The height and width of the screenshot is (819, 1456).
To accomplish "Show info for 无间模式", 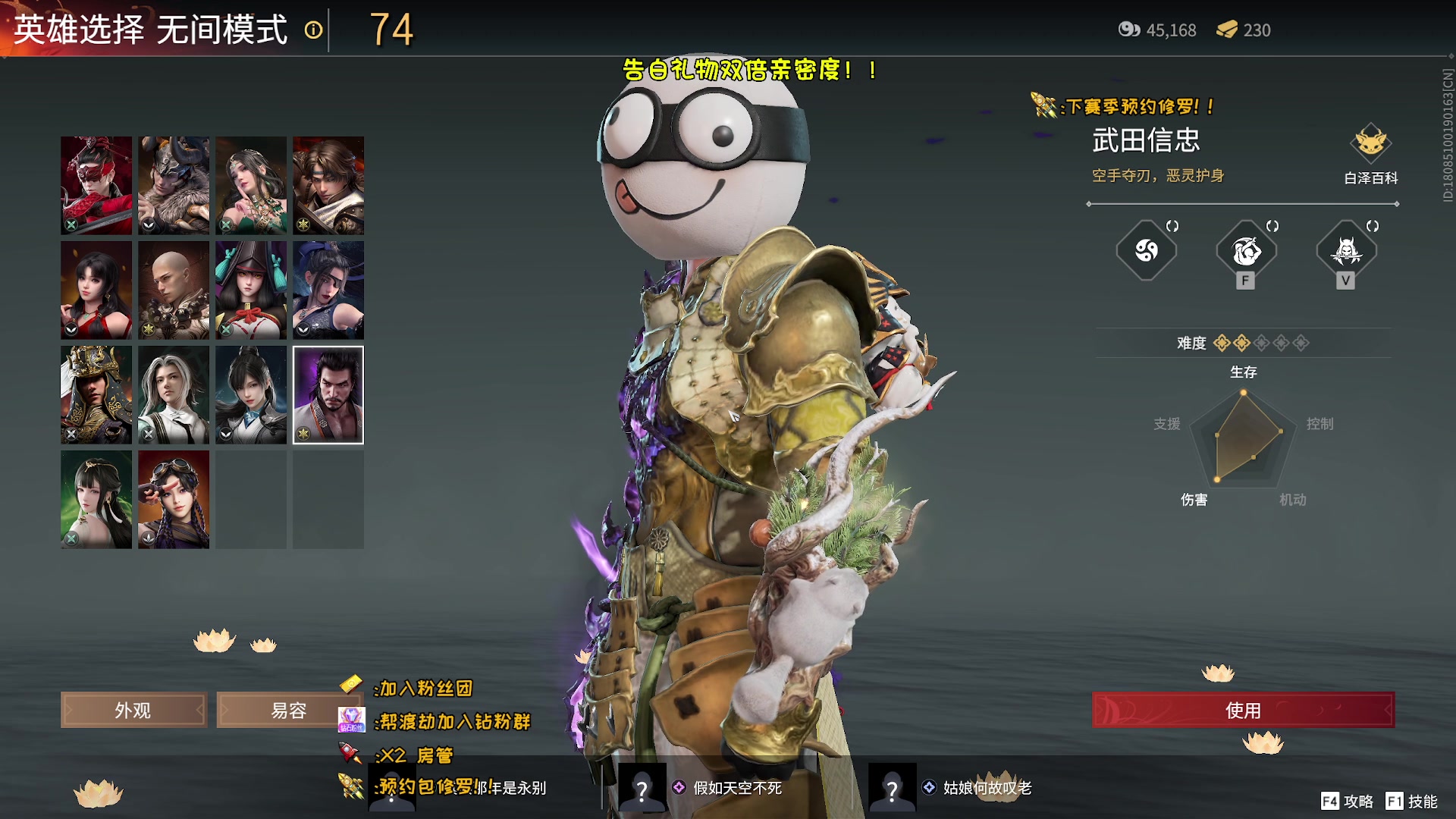I will (x=313, y=30).
